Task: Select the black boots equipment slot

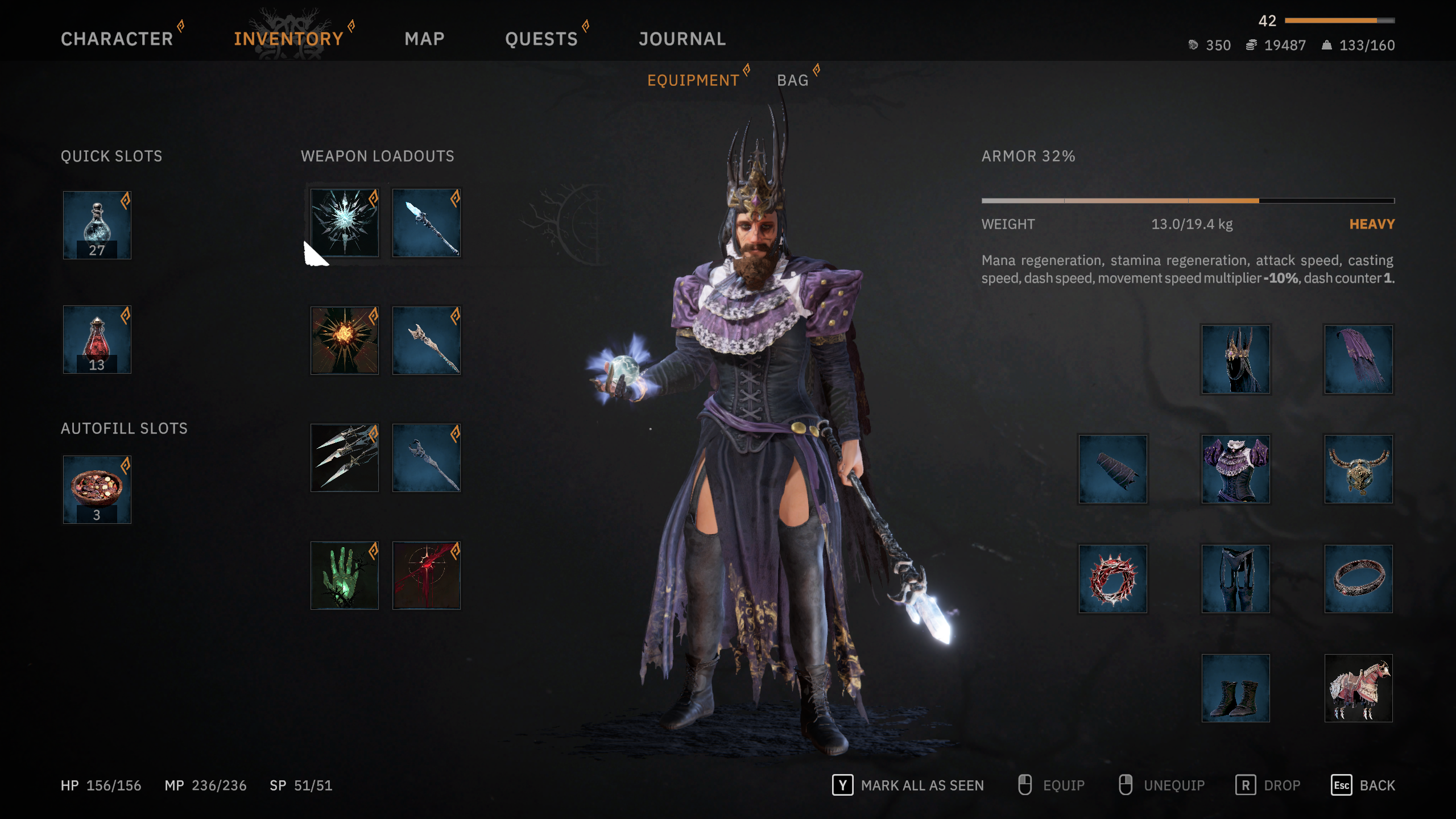Action: pos(1235,688)
